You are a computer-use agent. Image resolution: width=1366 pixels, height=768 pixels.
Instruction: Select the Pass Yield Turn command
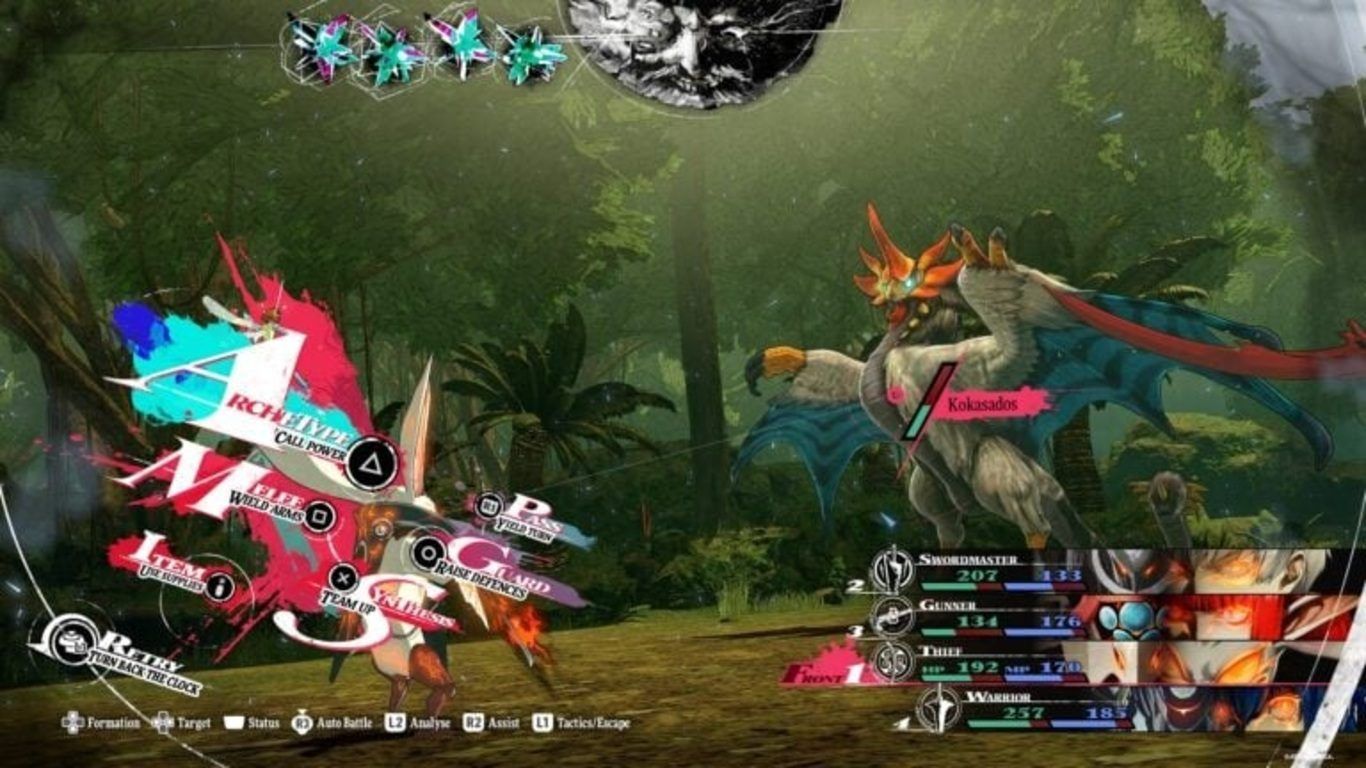point(490,507)
